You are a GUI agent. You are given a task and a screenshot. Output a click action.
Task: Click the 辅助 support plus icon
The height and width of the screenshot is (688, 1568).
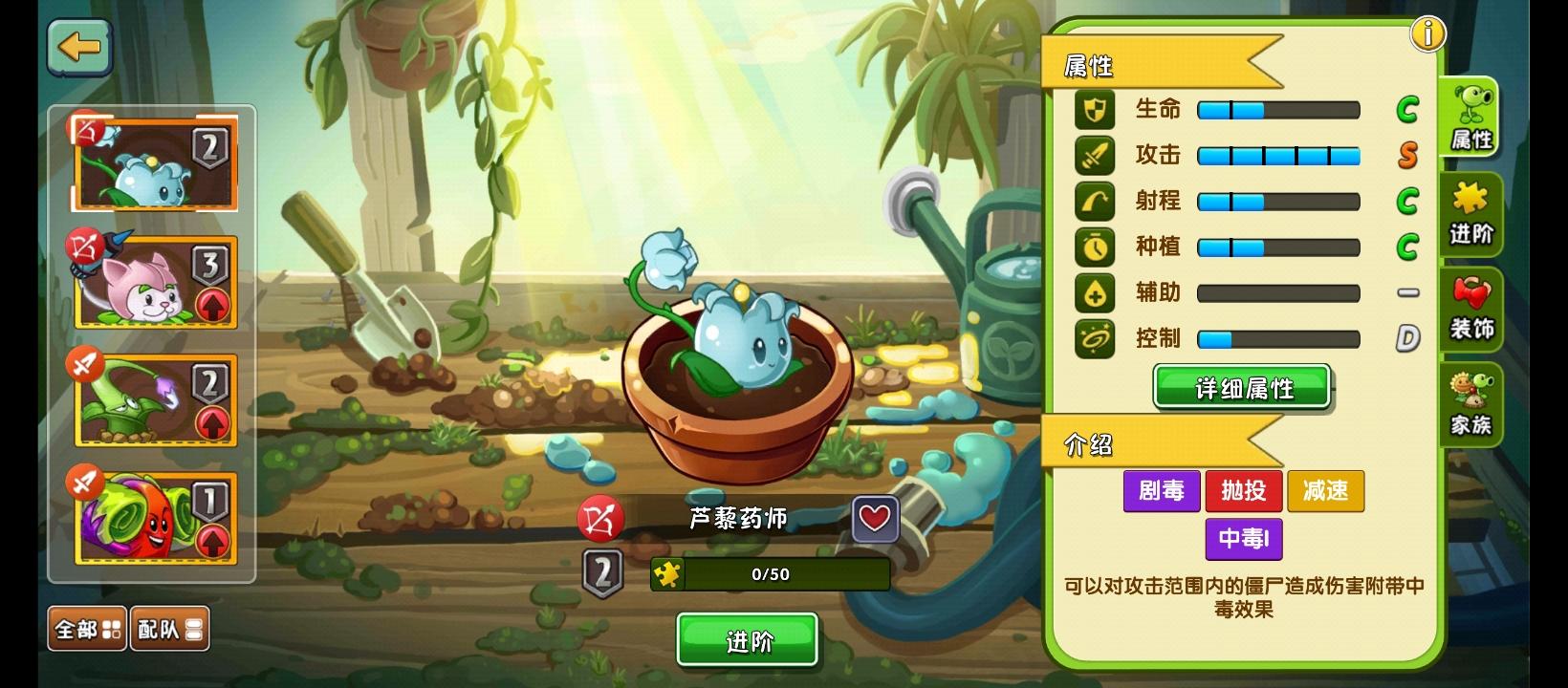click(x=1095, y=292)
